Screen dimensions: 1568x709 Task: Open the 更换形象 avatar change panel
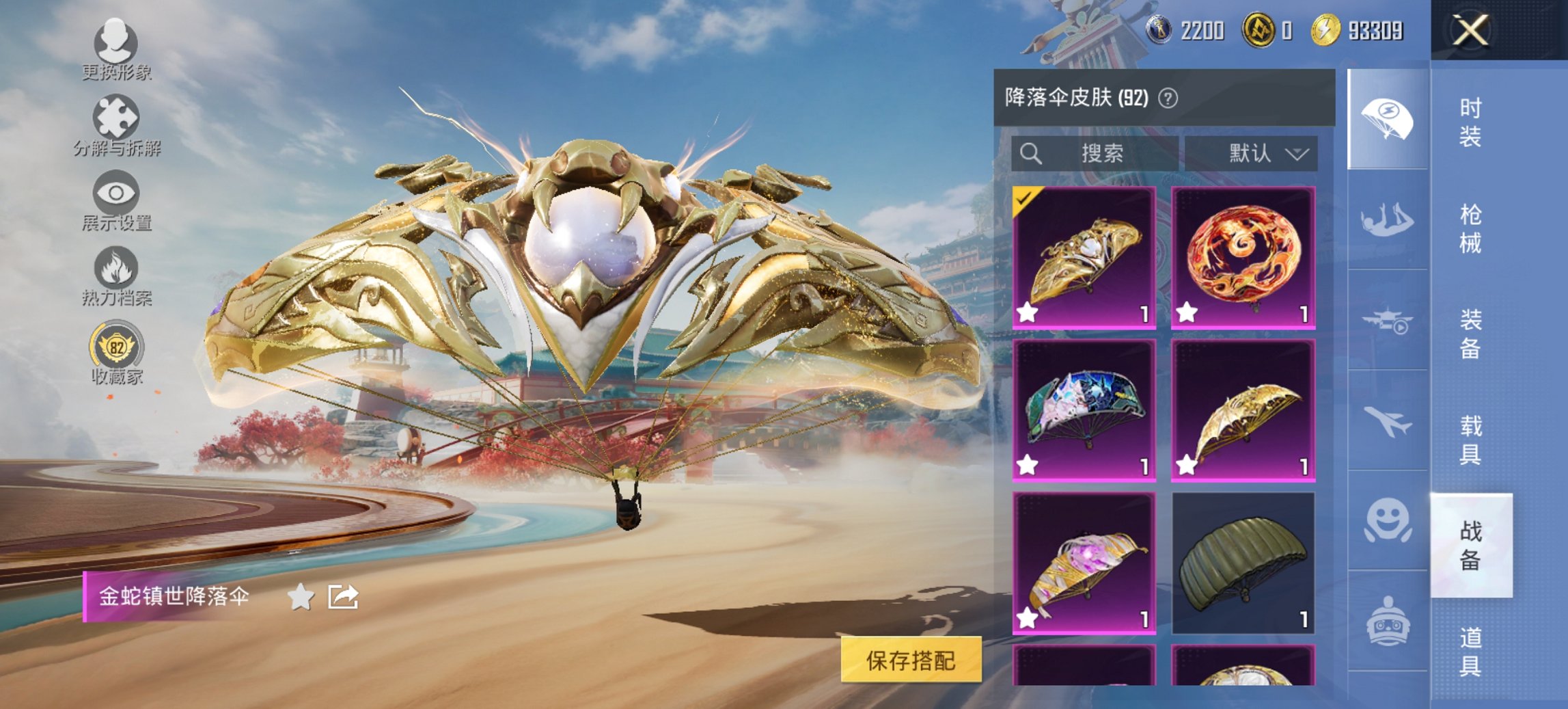coord(116,44)
